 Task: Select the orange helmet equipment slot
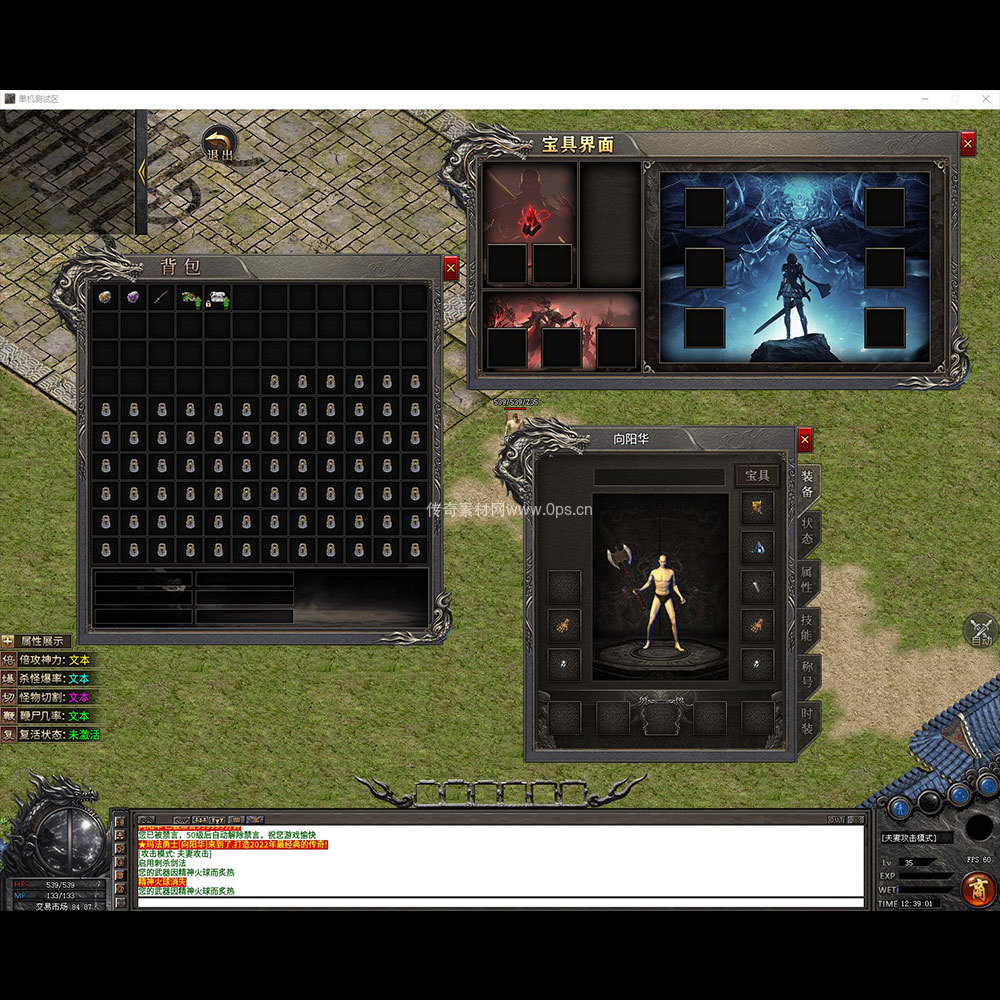[x=757, y=508]
